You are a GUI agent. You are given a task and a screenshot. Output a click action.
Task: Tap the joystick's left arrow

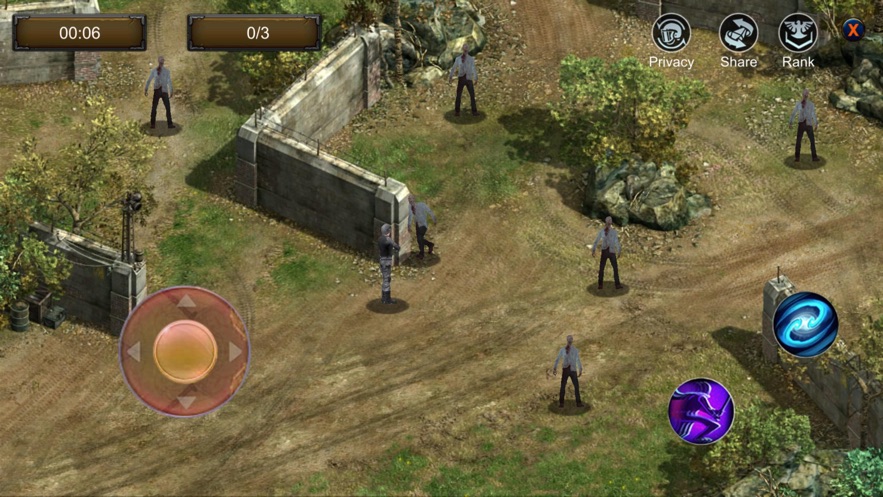tap(134, 352)
